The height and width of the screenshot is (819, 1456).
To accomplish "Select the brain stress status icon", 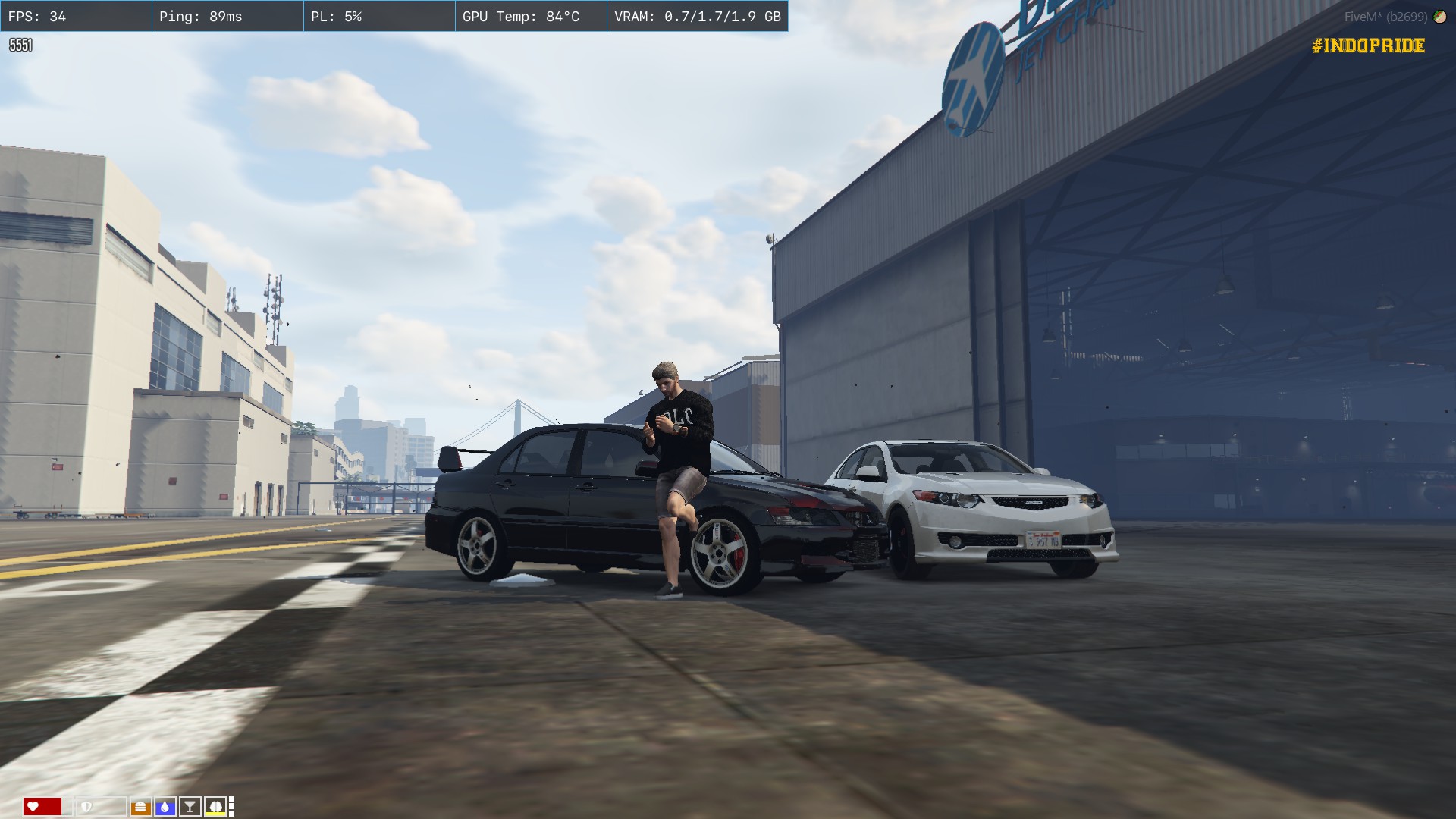I will coord(215,806).
